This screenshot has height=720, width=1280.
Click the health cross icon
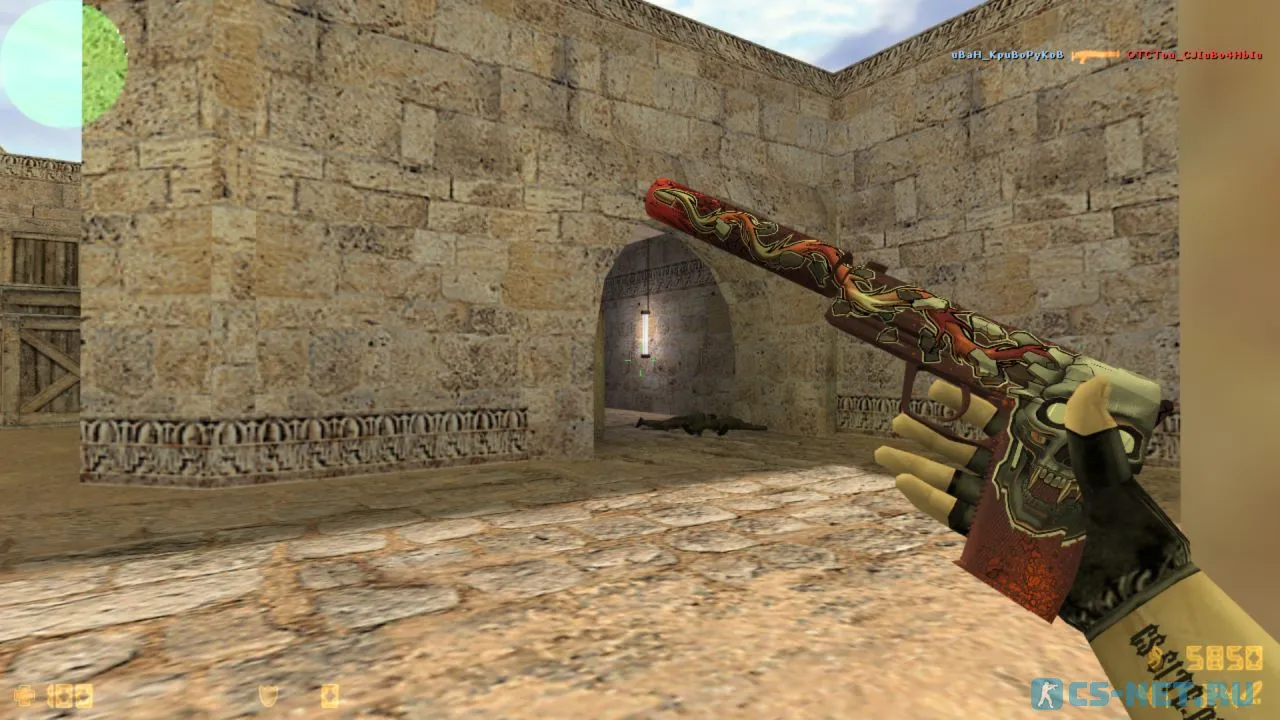[x=25, y=694]
